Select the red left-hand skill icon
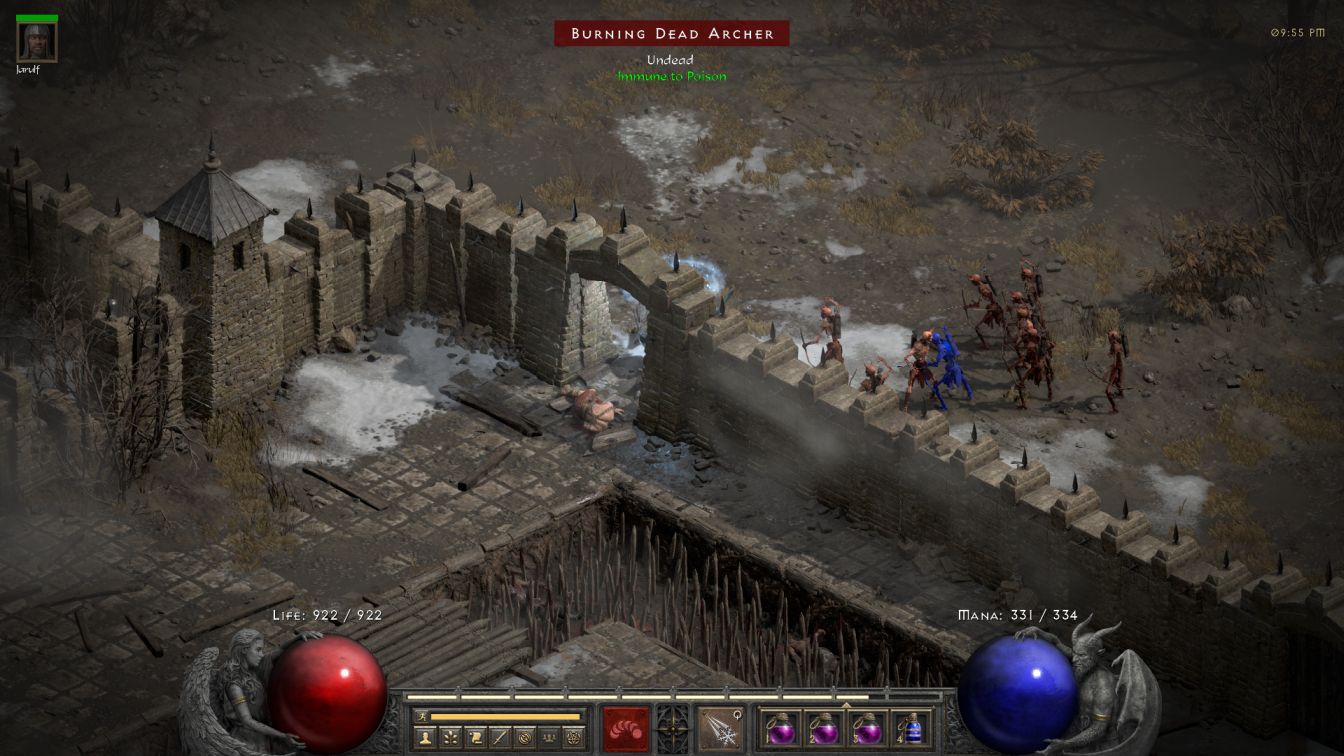1344x756 pixels. coord(625,727)
